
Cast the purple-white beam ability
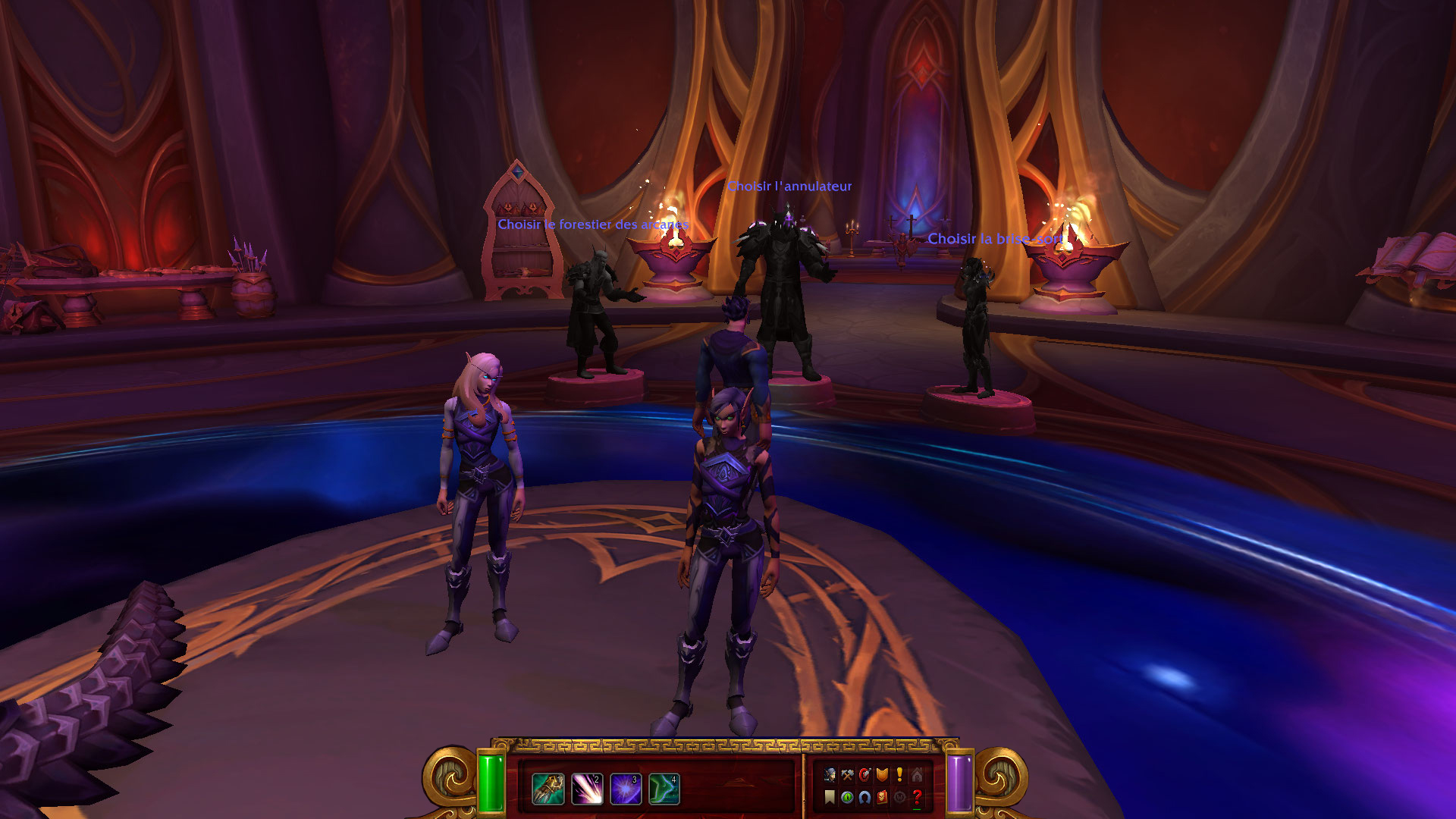point(587,789)
